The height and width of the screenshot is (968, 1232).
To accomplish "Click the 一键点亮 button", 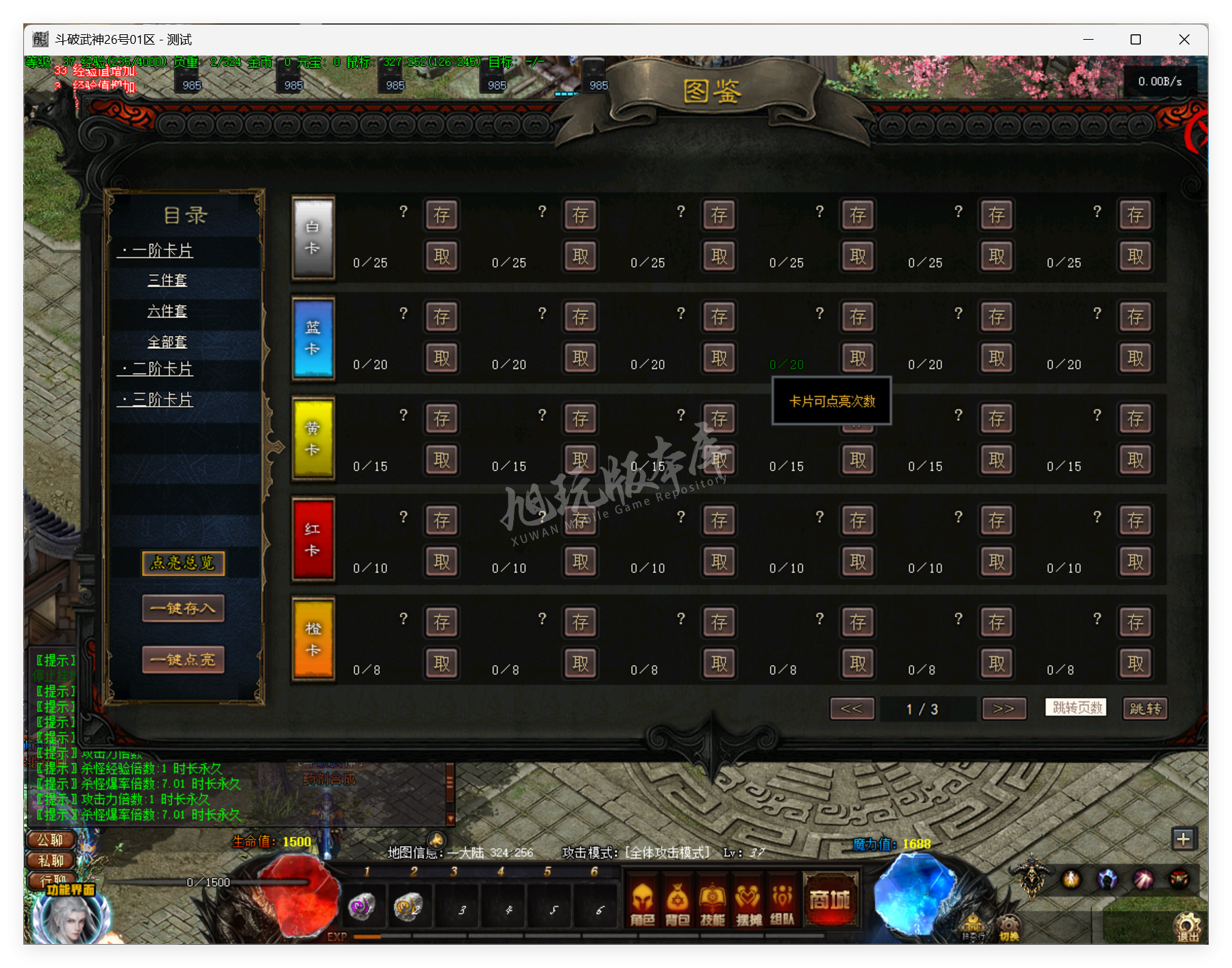I will click(183, 659).
